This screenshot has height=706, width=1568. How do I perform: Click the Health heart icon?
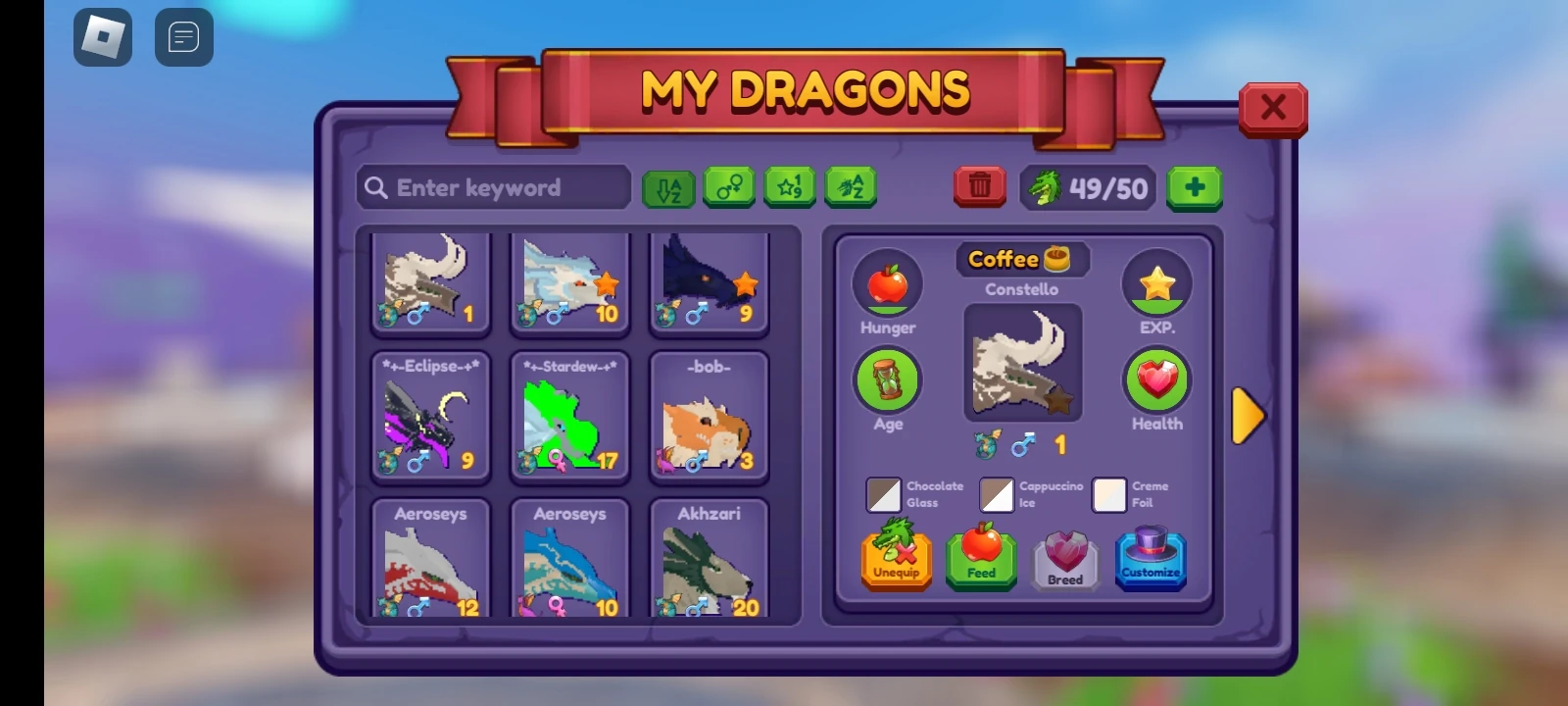[1157, 382]
